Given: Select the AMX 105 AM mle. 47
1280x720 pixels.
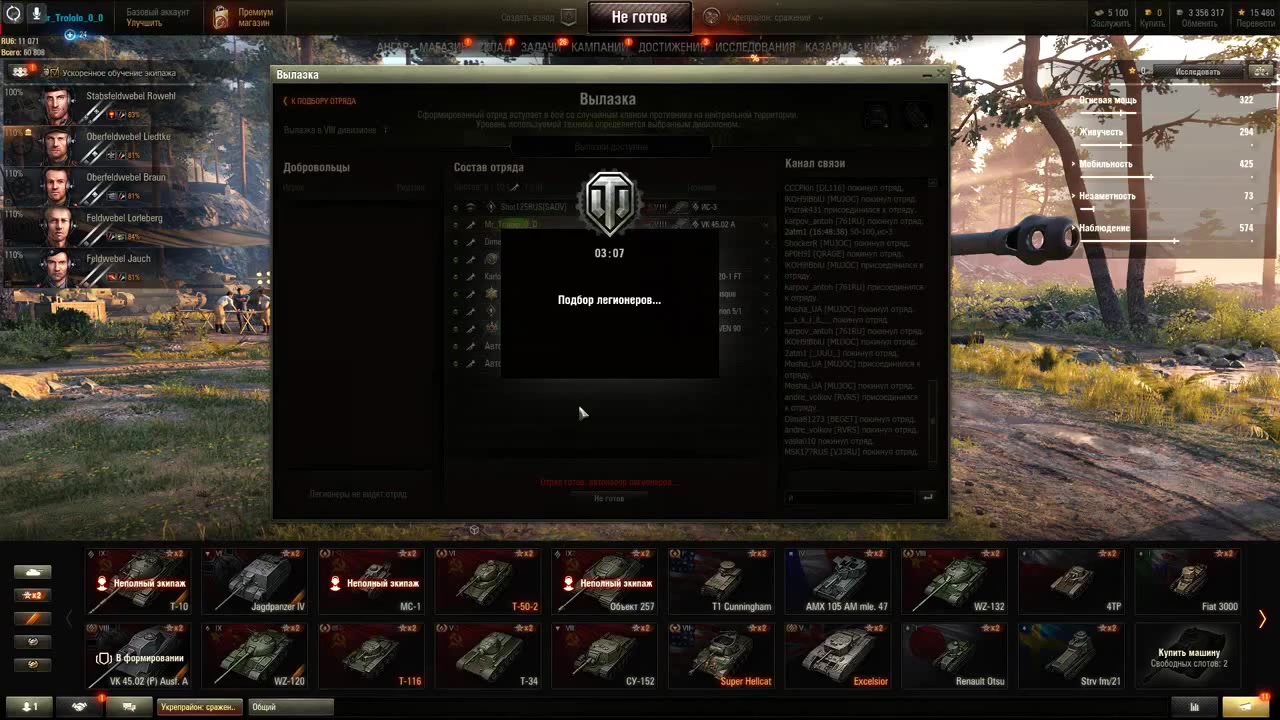Looking at the screenshot, I should [x=839, y=580].
